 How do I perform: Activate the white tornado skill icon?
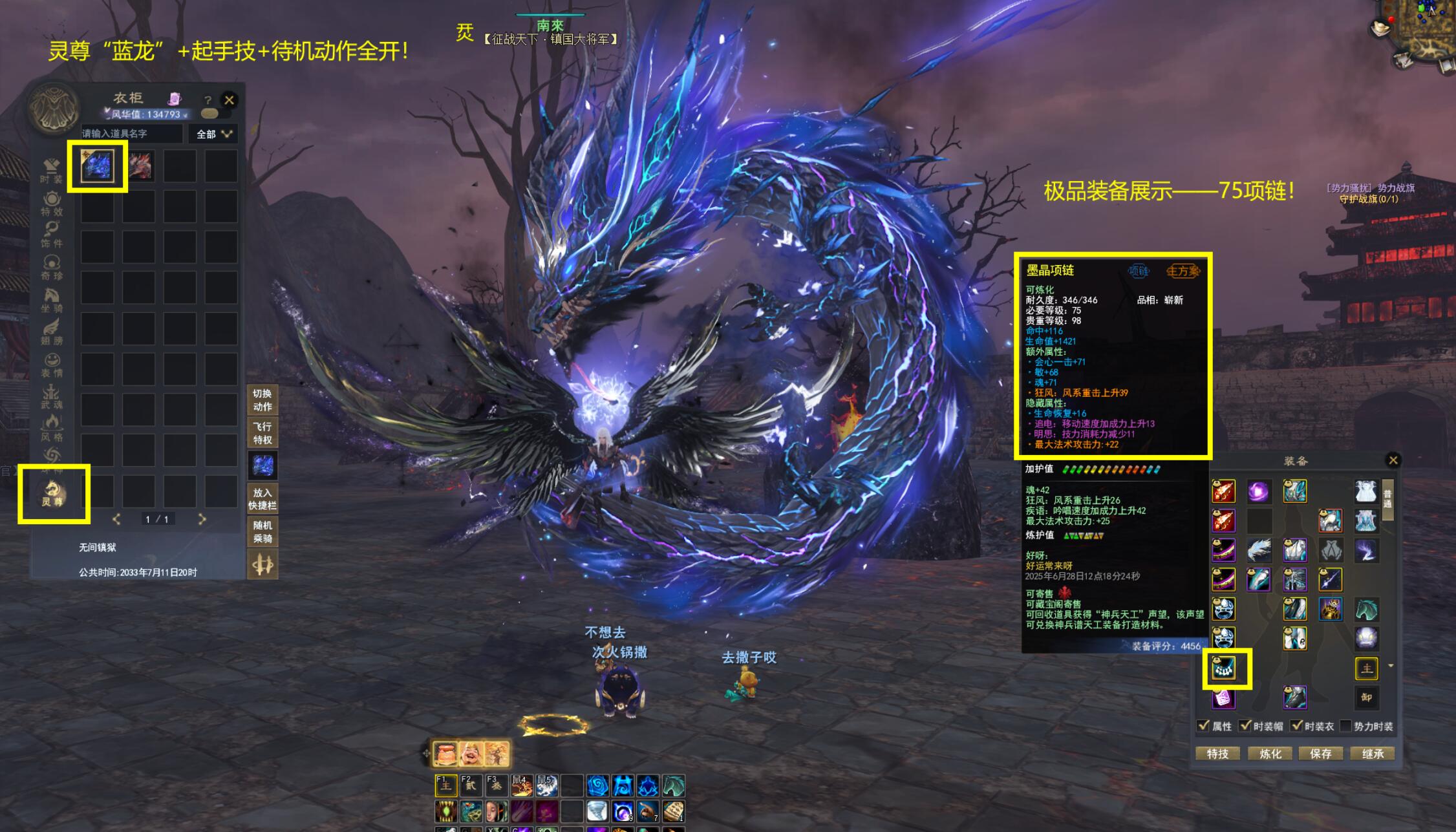click(597, 811)
